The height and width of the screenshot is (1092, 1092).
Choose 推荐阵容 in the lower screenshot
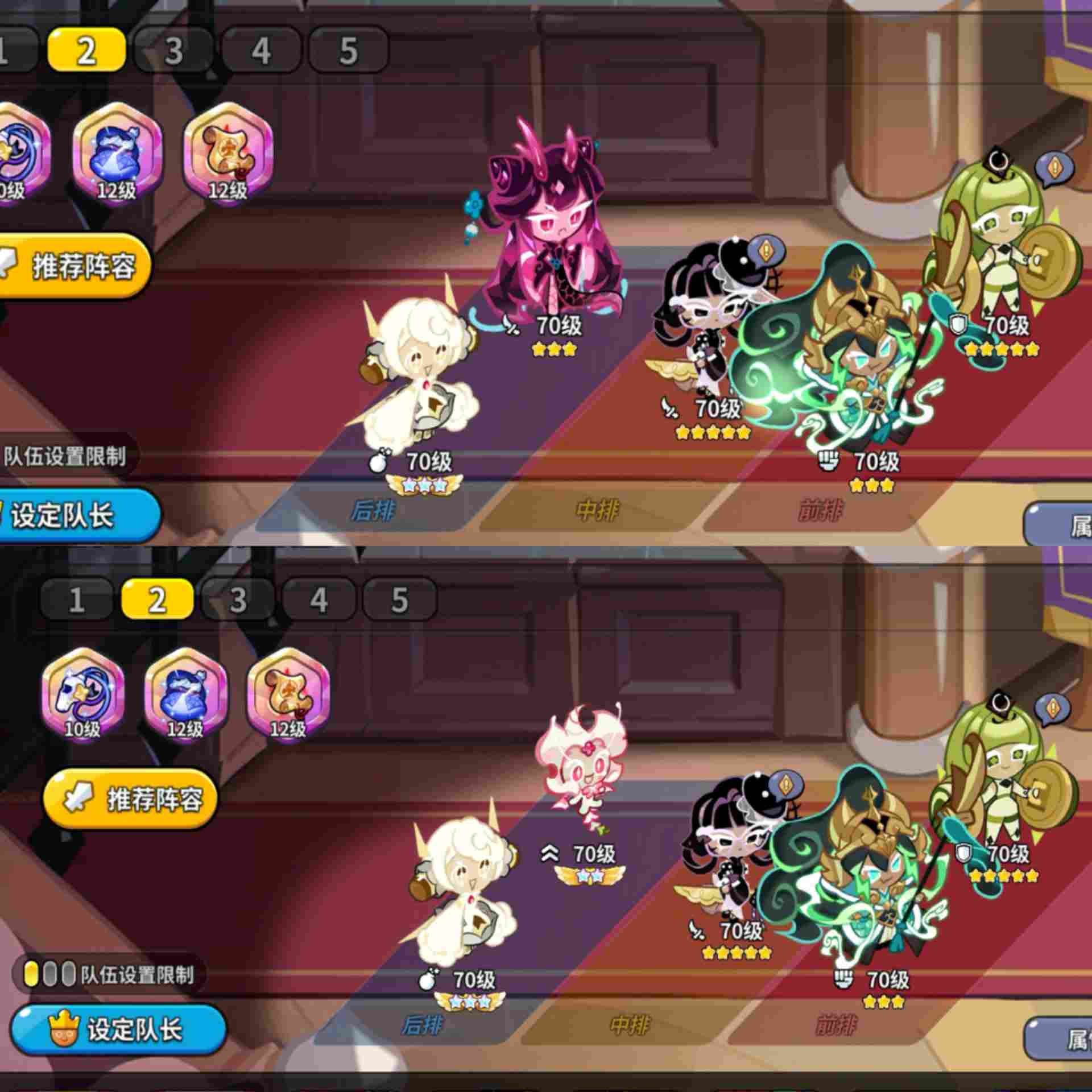point(131,799)
